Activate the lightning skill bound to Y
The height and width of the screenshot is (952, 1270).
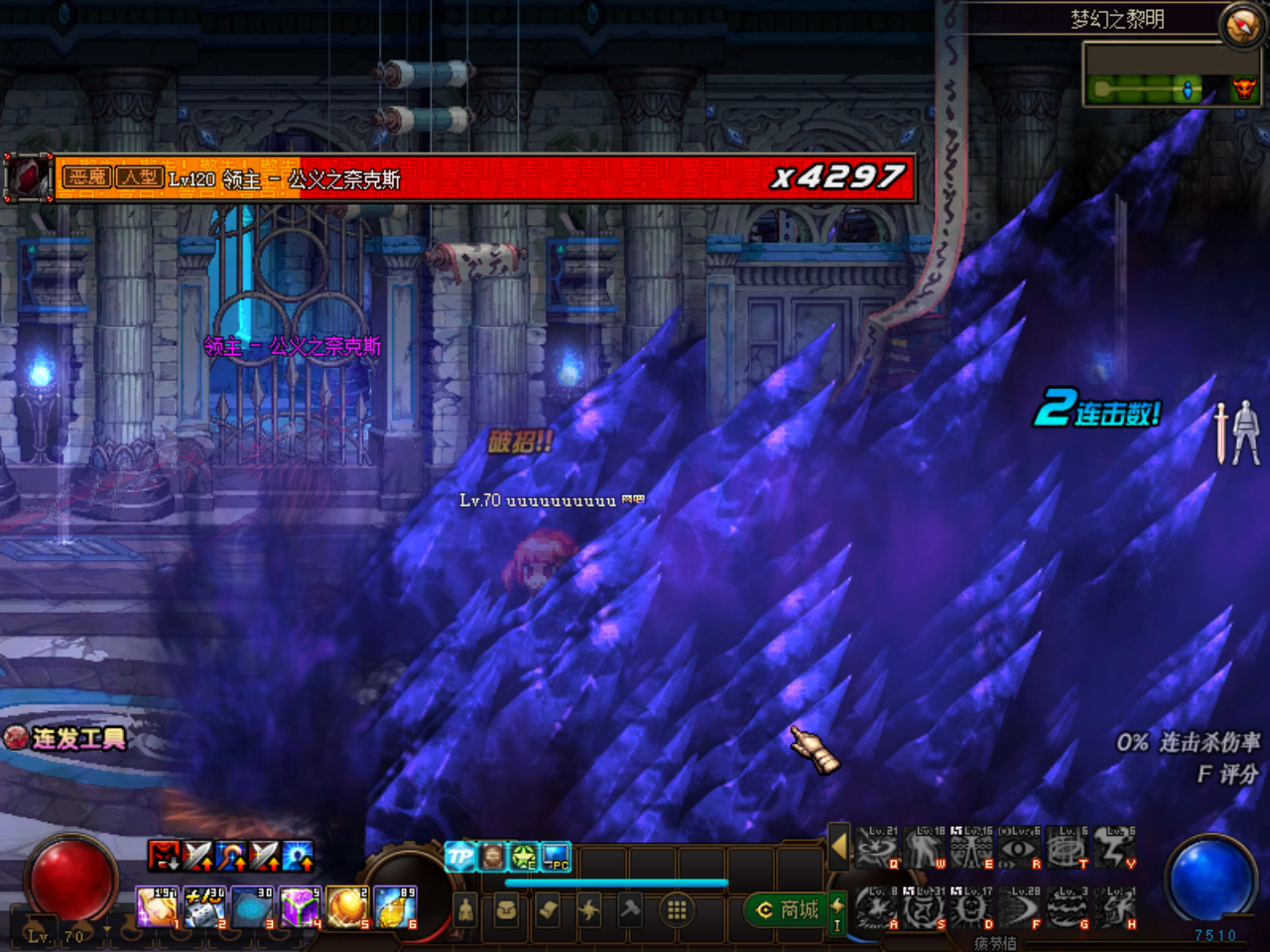point(1114,849)
